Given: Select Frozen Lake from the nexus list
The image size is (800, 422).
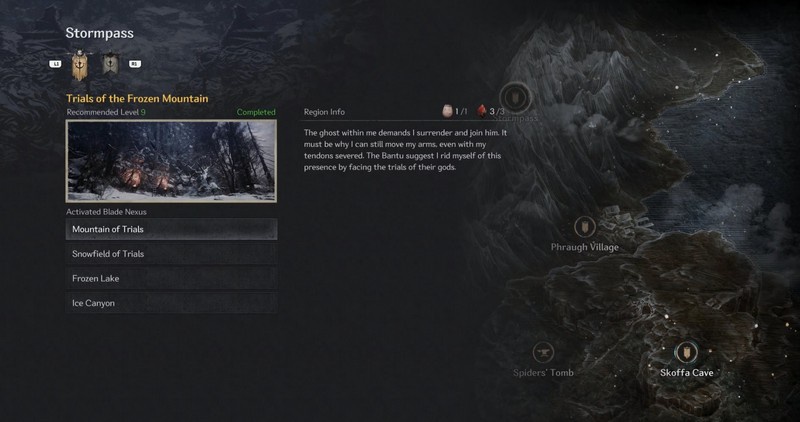Looking at the screenshot, I should click(171, 278).
